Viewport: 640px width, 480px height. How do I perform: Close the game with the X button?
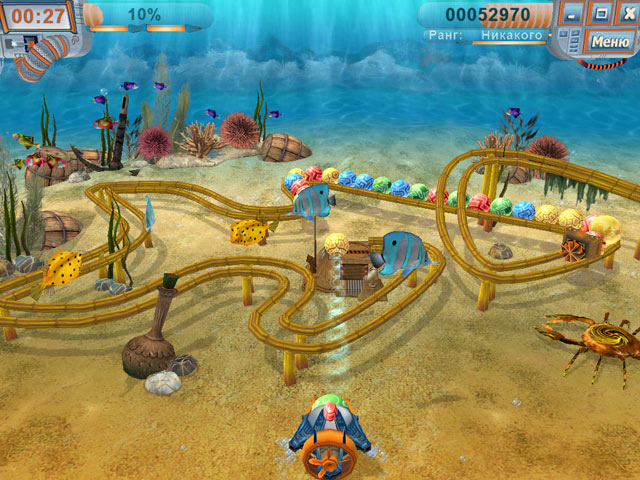click(x=626, y=15)
